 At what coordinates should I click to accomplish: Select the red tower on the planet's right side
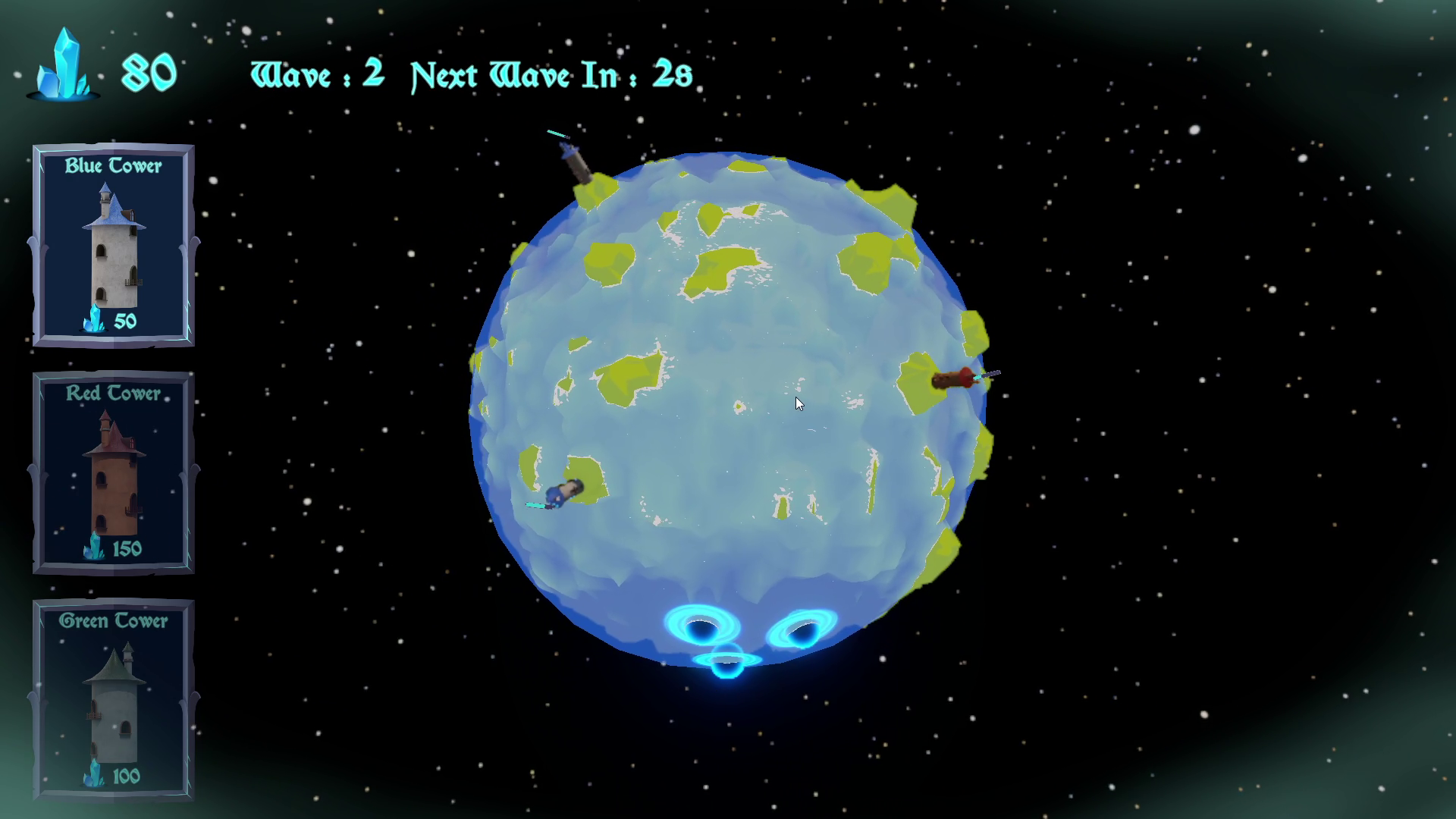[955, 379]
